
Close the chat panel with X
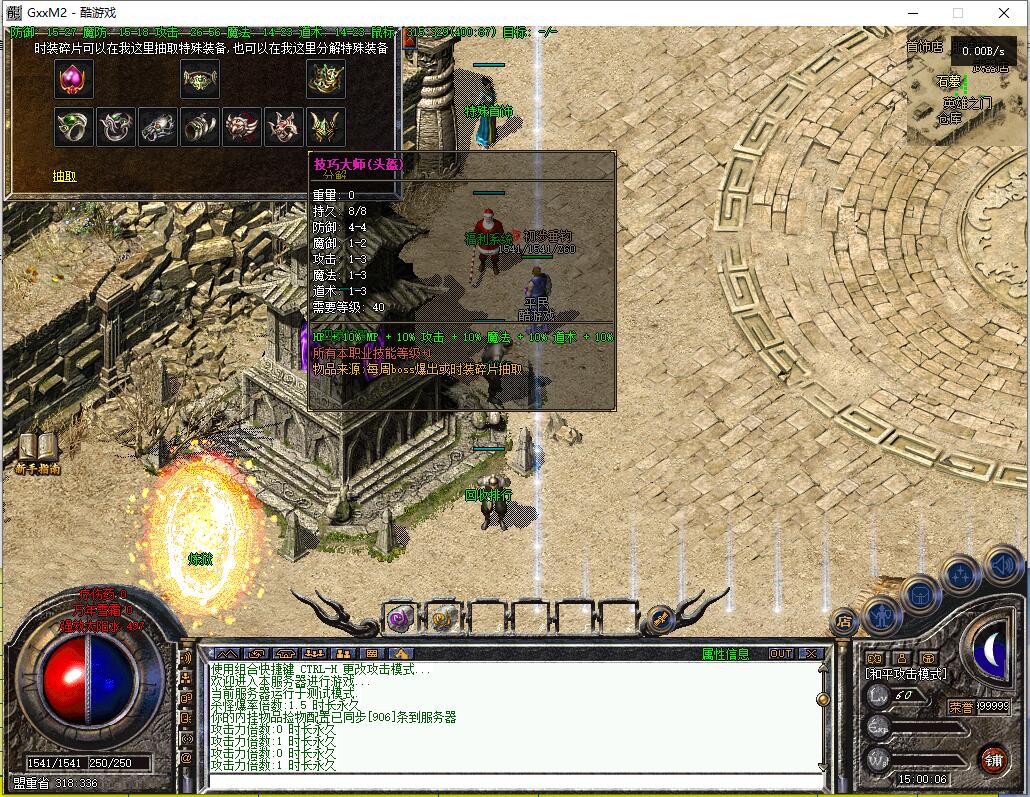pyautogui.click(x=810, y=654)
